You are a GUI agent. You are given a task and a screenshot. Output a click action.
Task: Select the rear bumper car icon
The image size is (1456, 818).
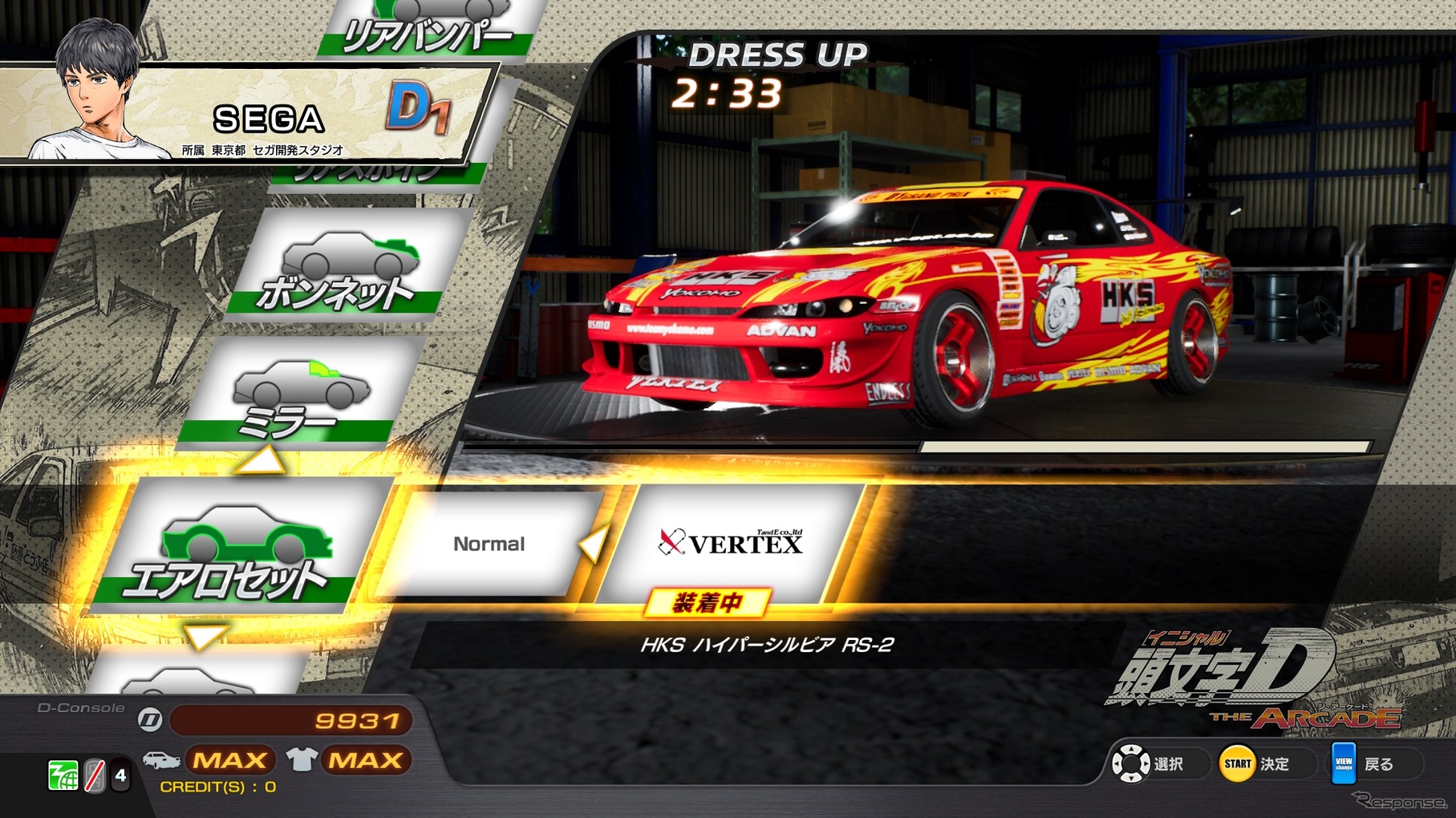coord(433,8)
